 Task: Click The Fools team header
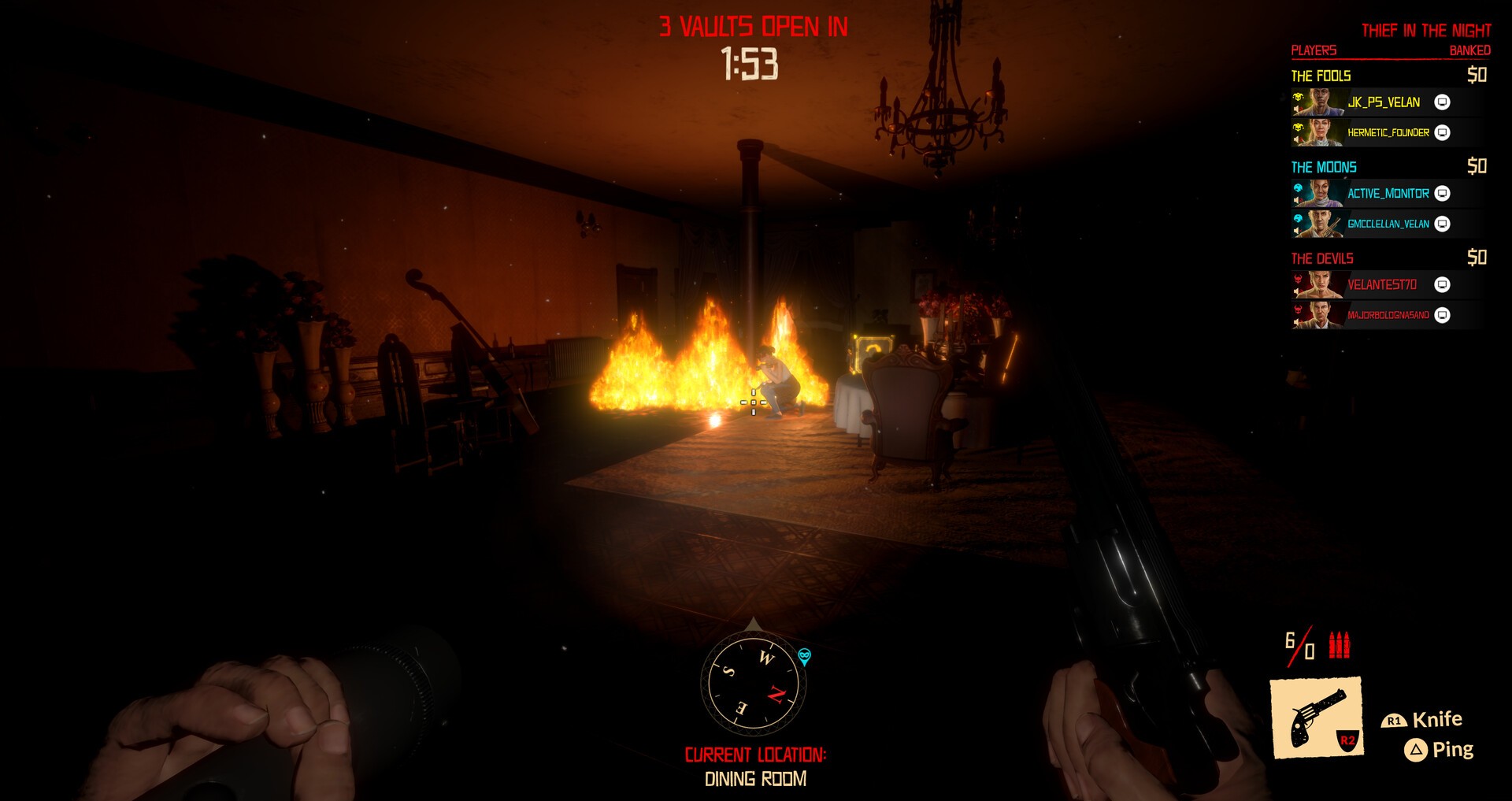coord(1321,76)
